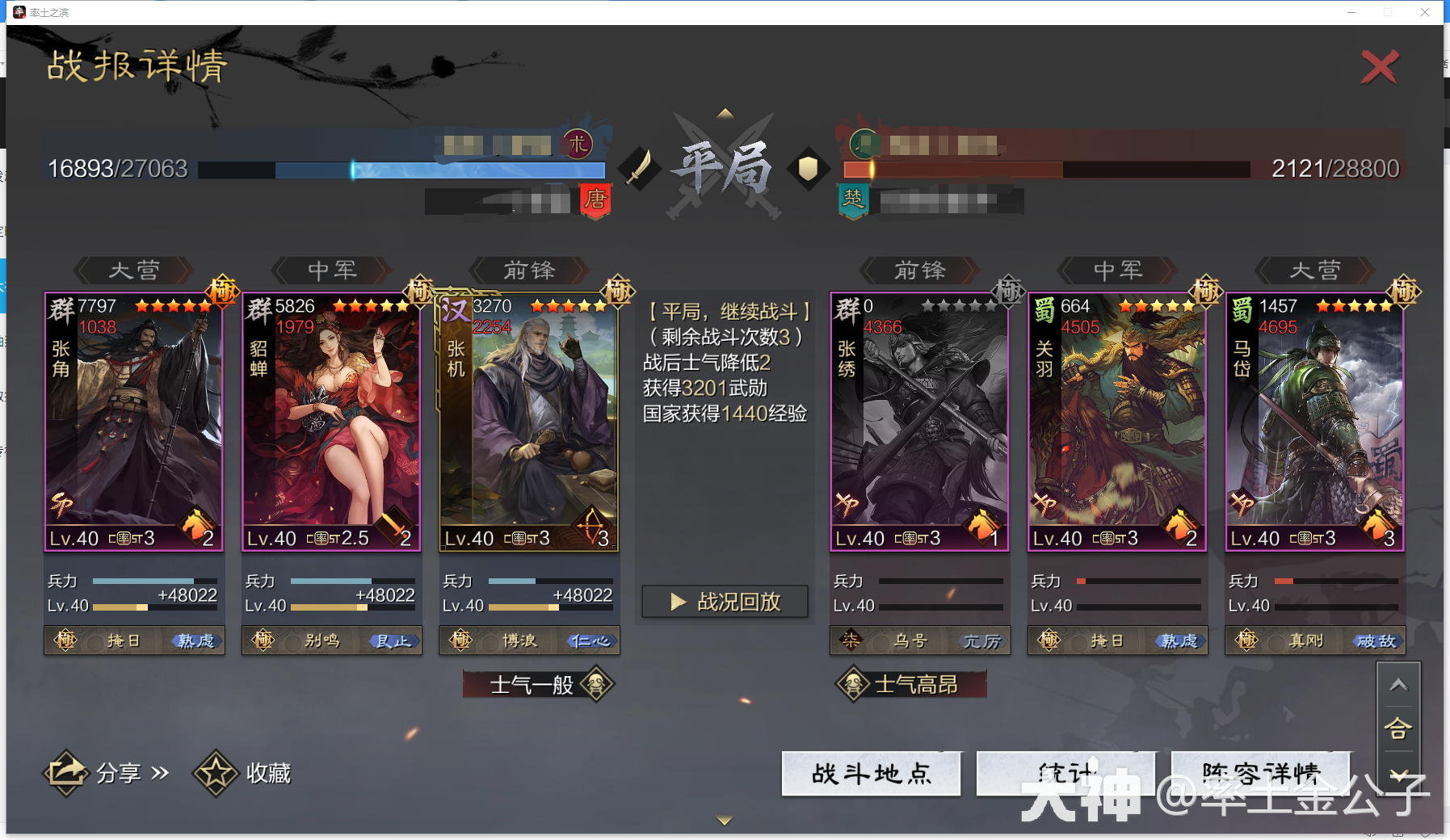The height and width of the screenshot is (840, 1450).
Task: Play the 战况回放 battle replay
Action: coord(724,601)
